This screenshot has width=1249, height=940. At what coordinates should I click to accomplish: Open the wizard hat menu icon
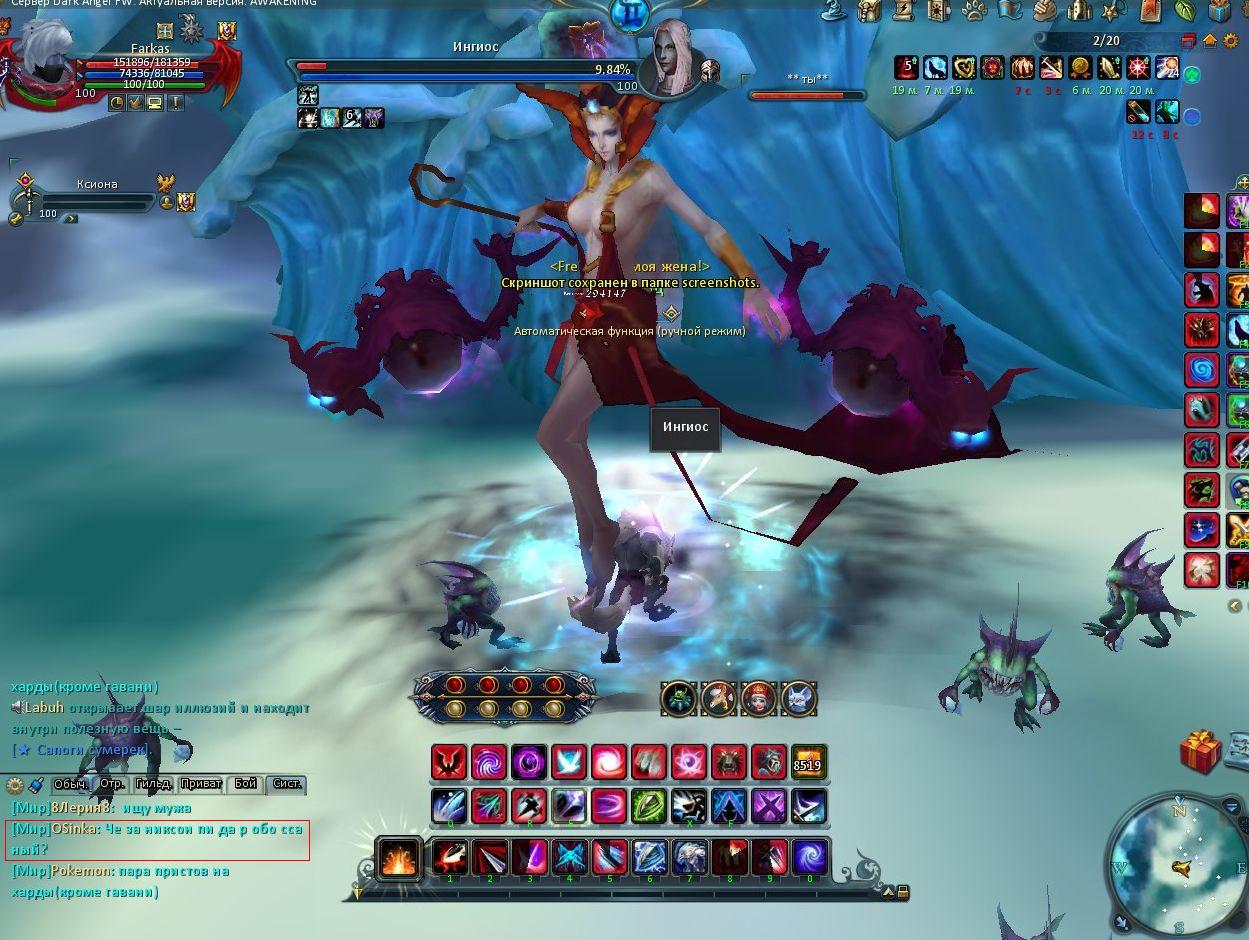pyautogui.click(x=834, y=11)
